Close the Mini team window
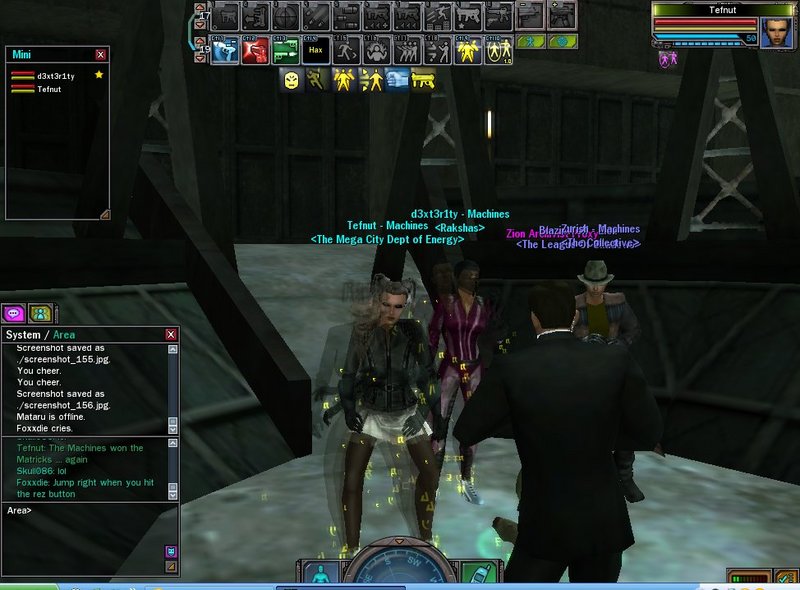The image size is (800, 590). point(101,55)
